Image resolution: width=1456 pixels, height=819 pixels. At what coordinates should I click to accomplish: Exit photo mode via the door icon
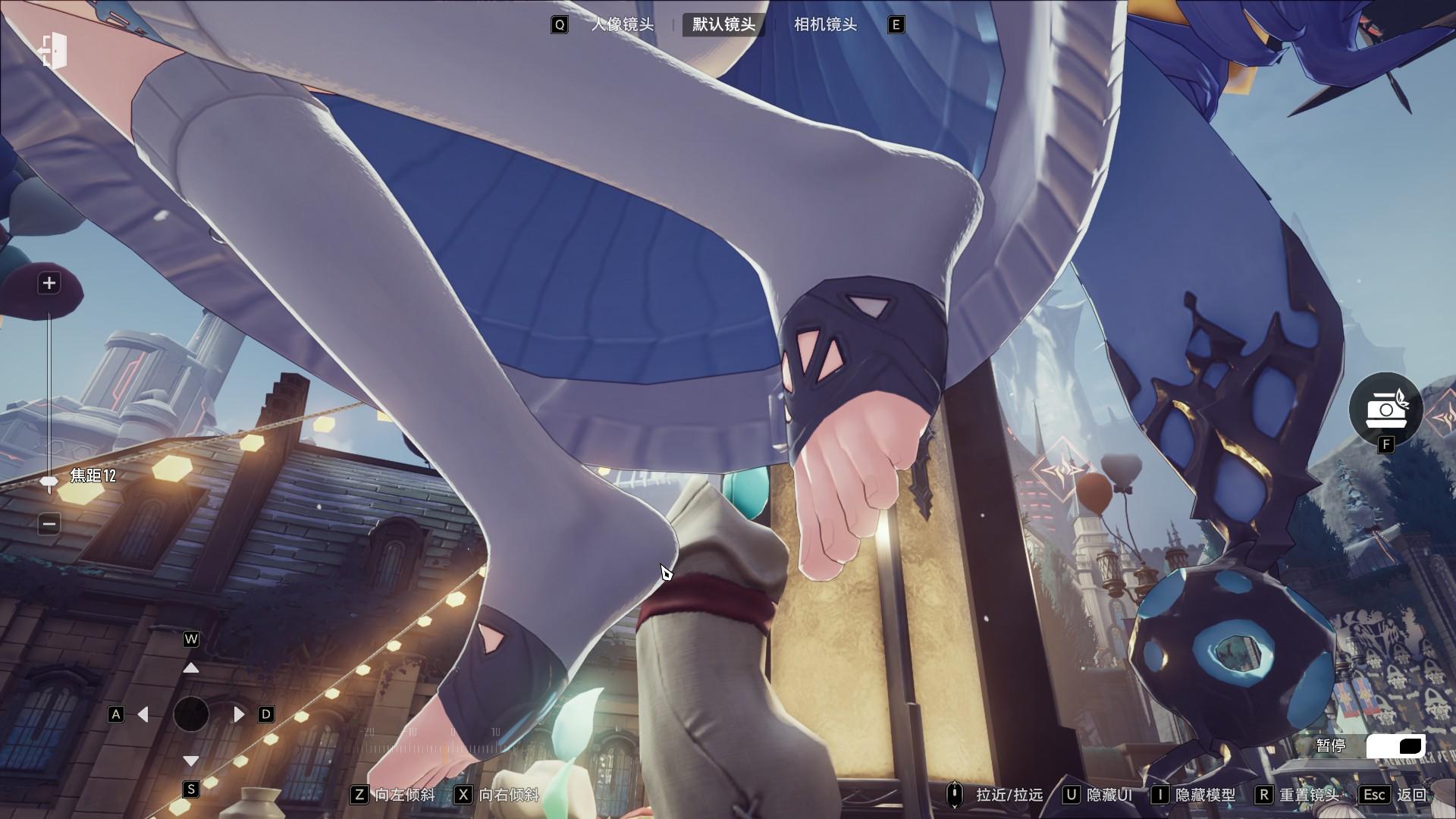pos(53,51)
